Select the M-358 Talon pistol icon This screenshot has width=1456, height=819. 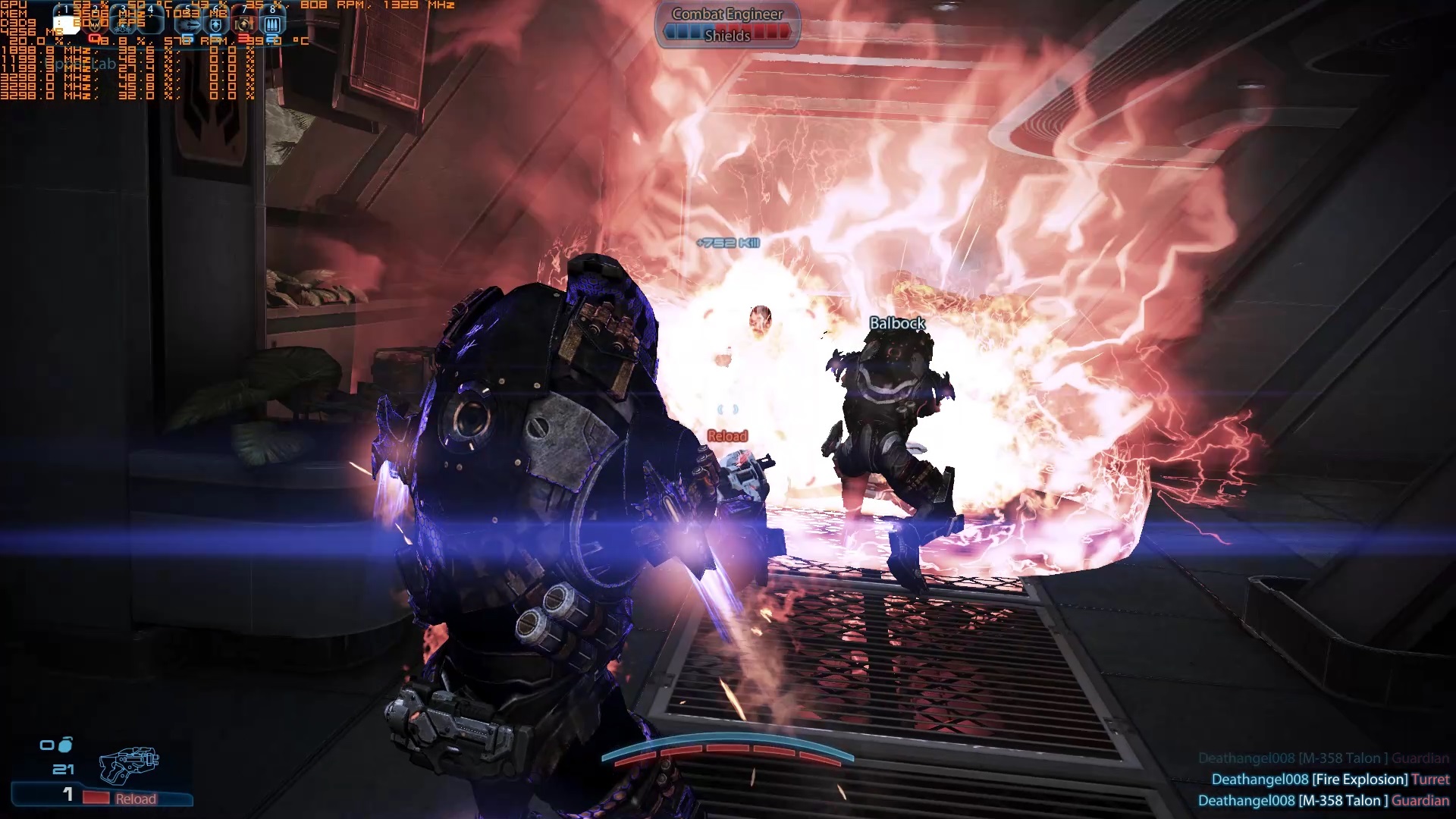tap(129, 764)
